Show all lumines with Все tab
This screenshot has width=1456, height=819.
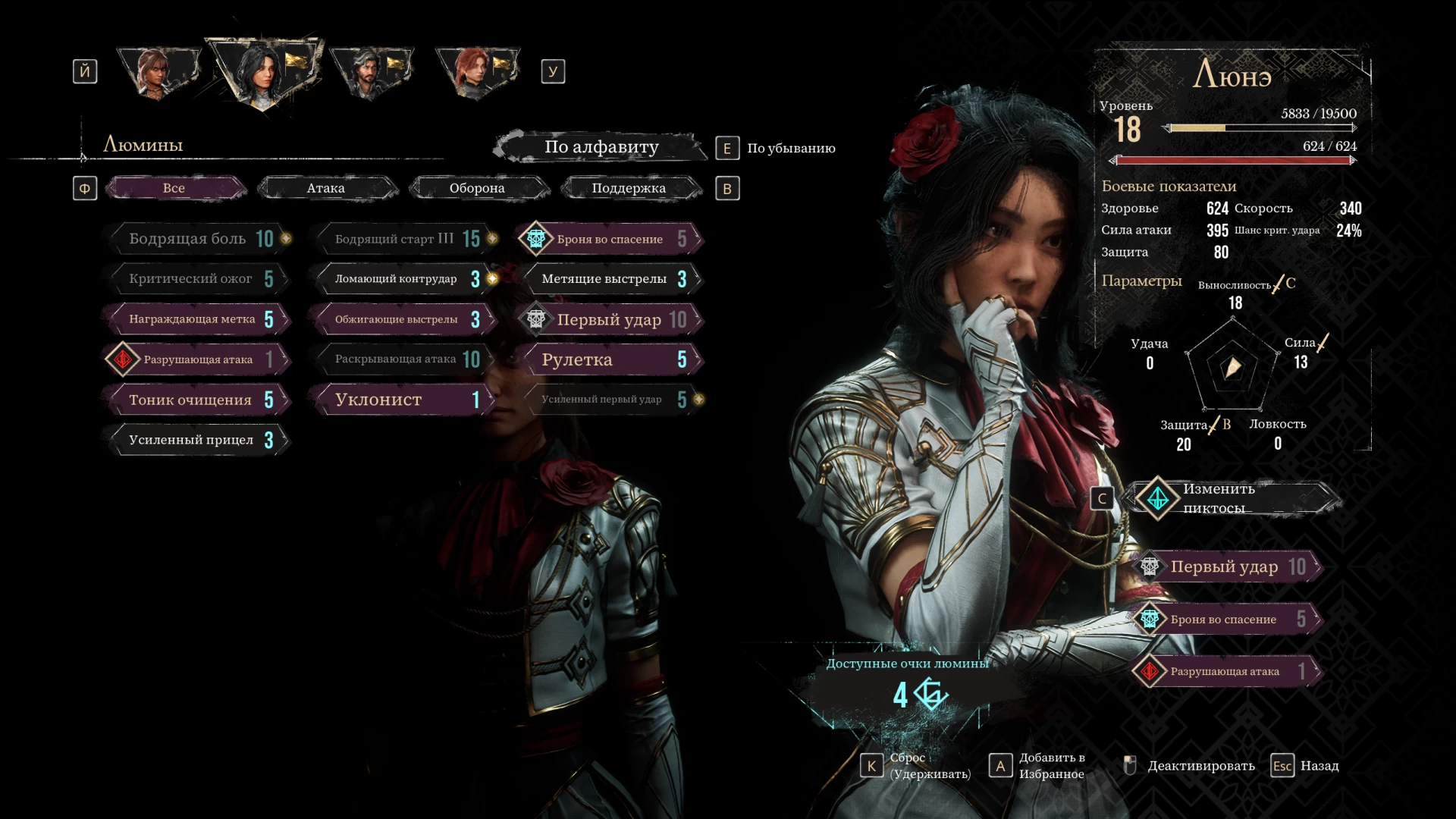click(x=174, y=188)
